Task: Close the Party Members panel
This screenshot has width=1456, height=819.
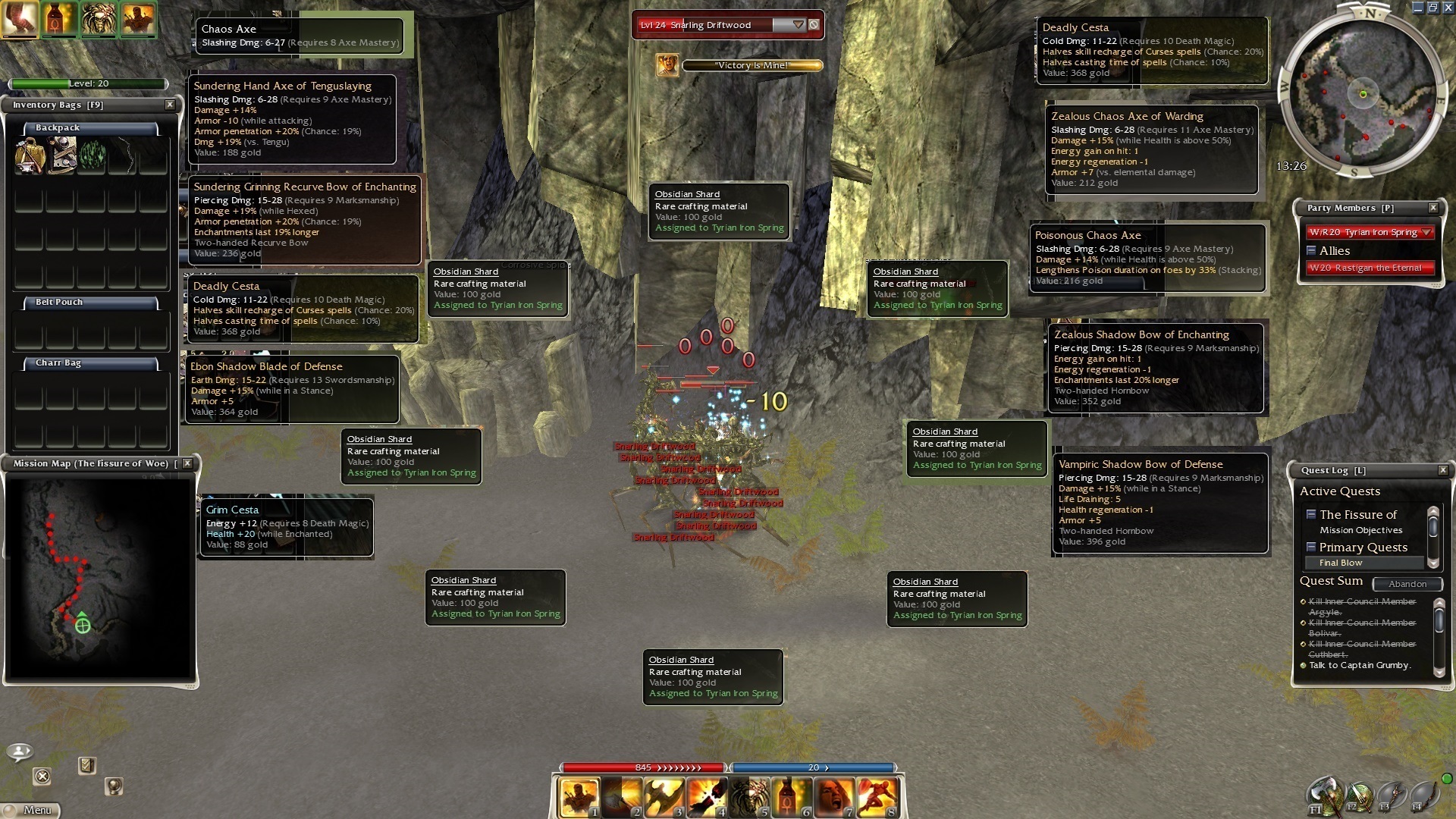Action: (1433, 208)
